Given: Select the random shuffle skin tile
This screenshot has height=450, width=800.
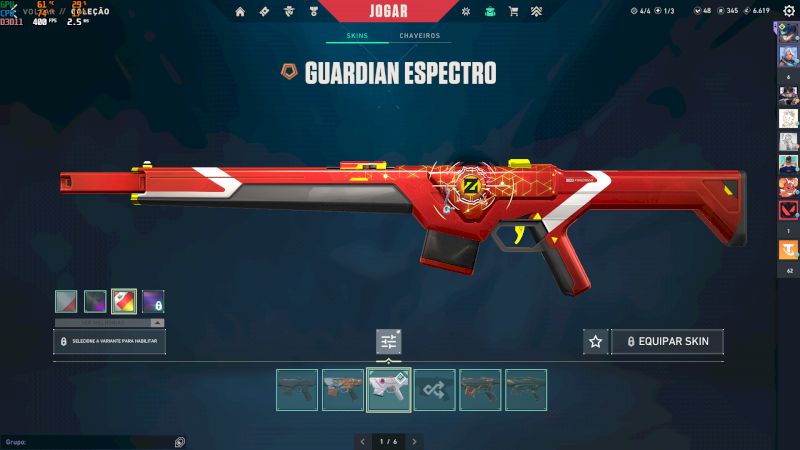Looking at the screenshot, I should point(435,390).
